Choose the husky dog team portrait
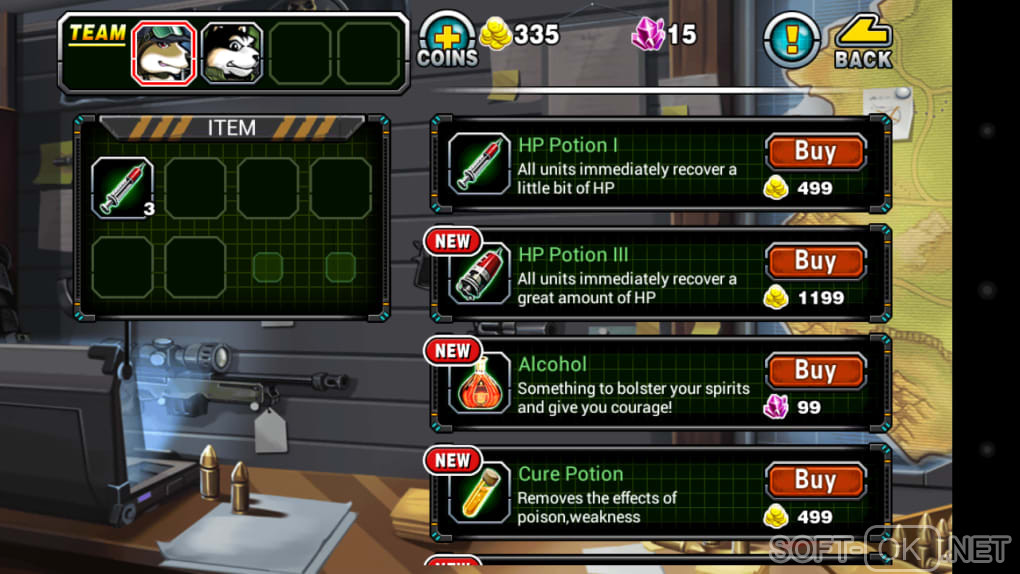 [232, 53]
